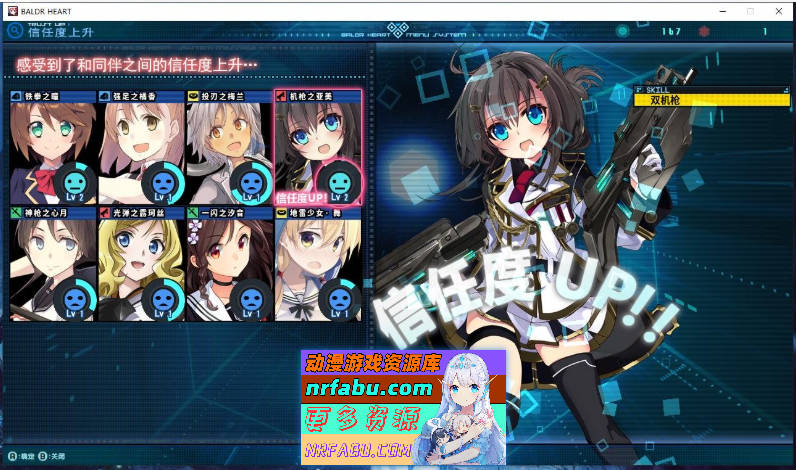The width and height of the screenshot is (796, 470).
Task: Choose the 强足之橘香 character portrait
Action: (141, 148)
